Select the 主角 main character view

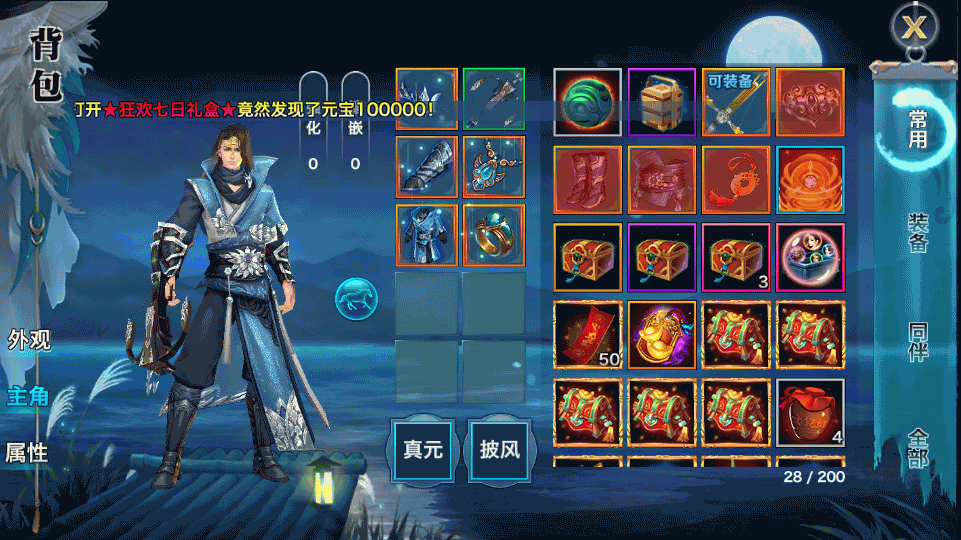tap(28, 396)
